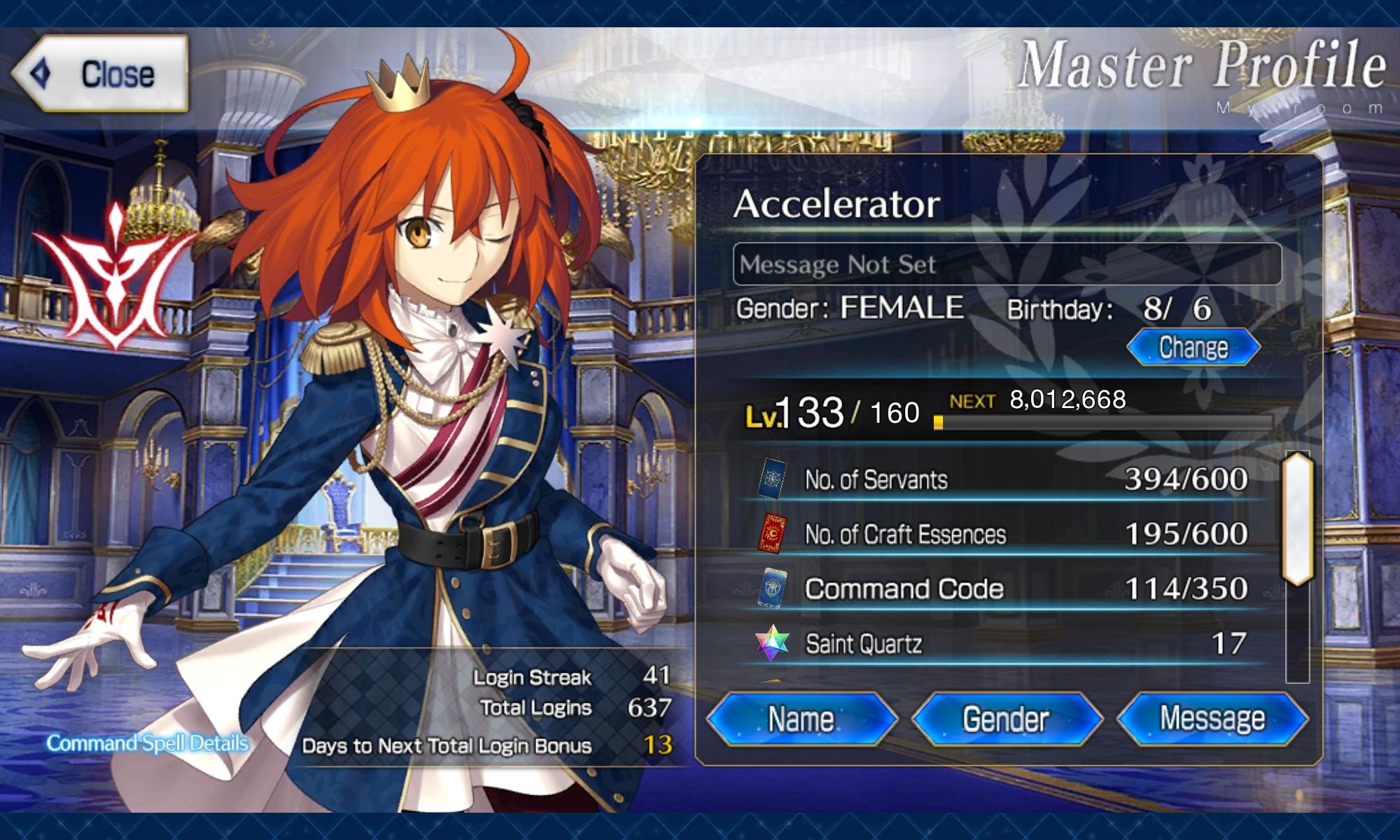Open the Name edit dialog
The image size is (1400, 840).
(x=800, y=718)
